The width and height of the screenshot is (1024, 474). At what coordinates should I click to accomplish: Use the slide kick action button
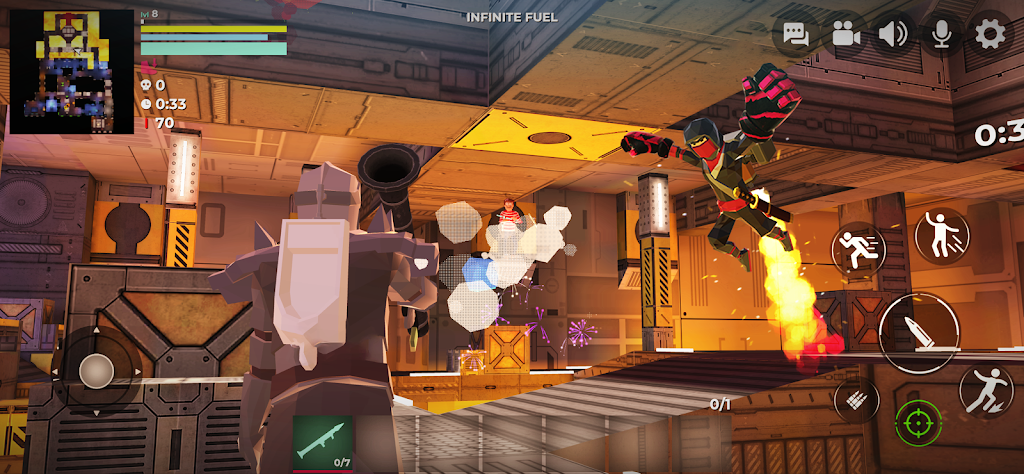[985, 390]
